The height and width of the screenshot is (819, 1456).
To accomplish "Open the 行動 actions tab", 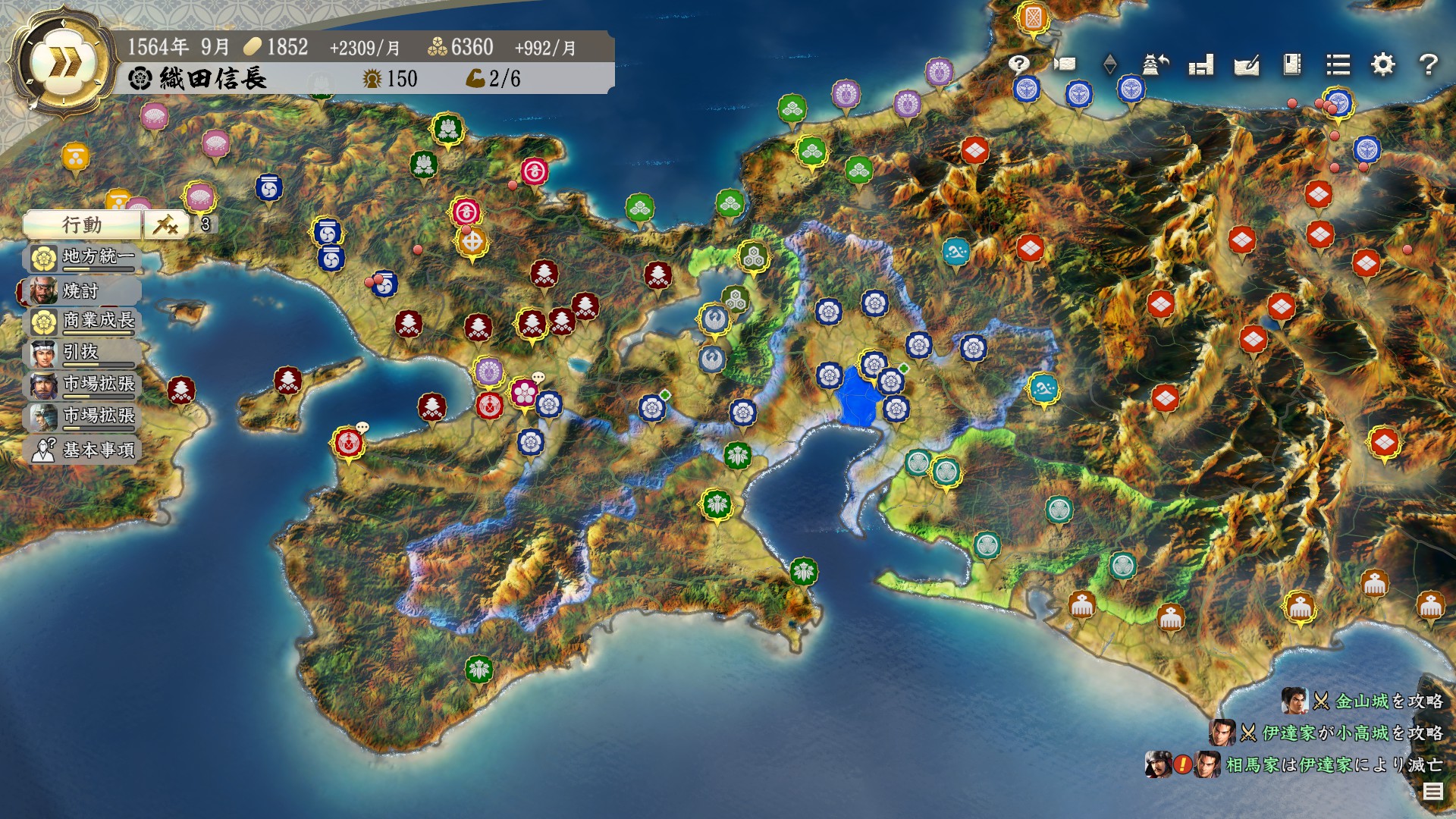I will click(x=82, y=224).
